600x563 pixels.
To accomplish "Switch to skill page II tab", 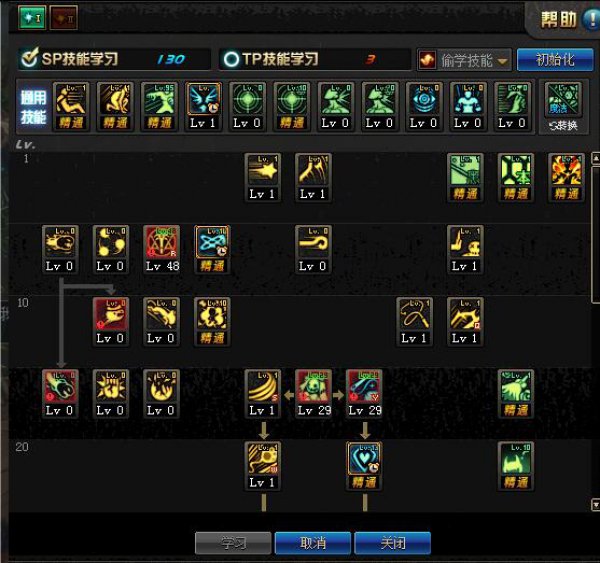I will coord(63,17).
